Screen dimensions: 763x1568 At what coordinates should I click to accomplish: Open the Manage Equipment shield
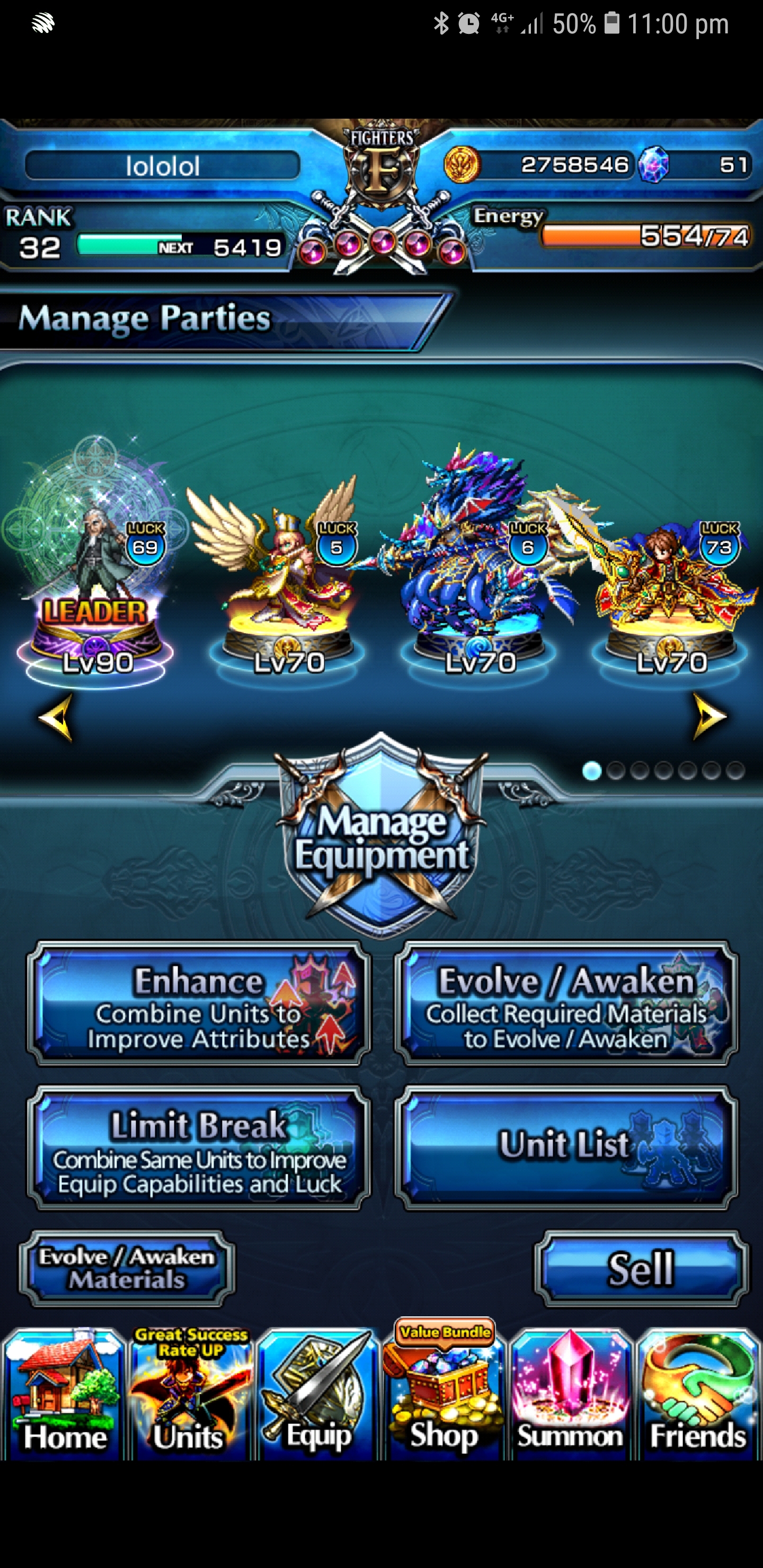tap(381, 852)
